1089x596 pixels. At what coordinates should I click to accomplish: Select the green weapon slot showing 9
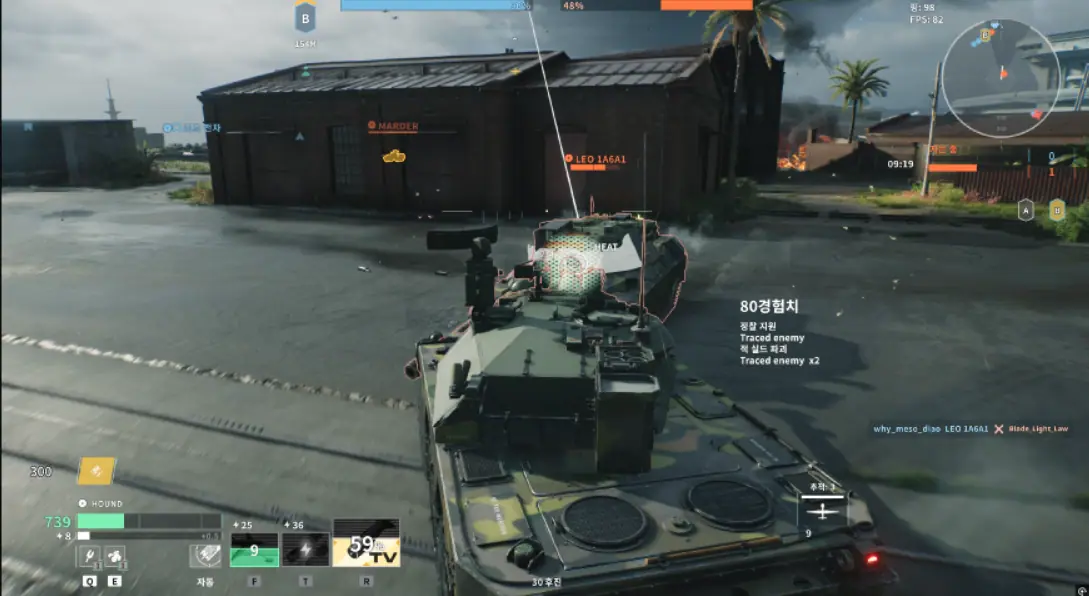coord(255,549)
